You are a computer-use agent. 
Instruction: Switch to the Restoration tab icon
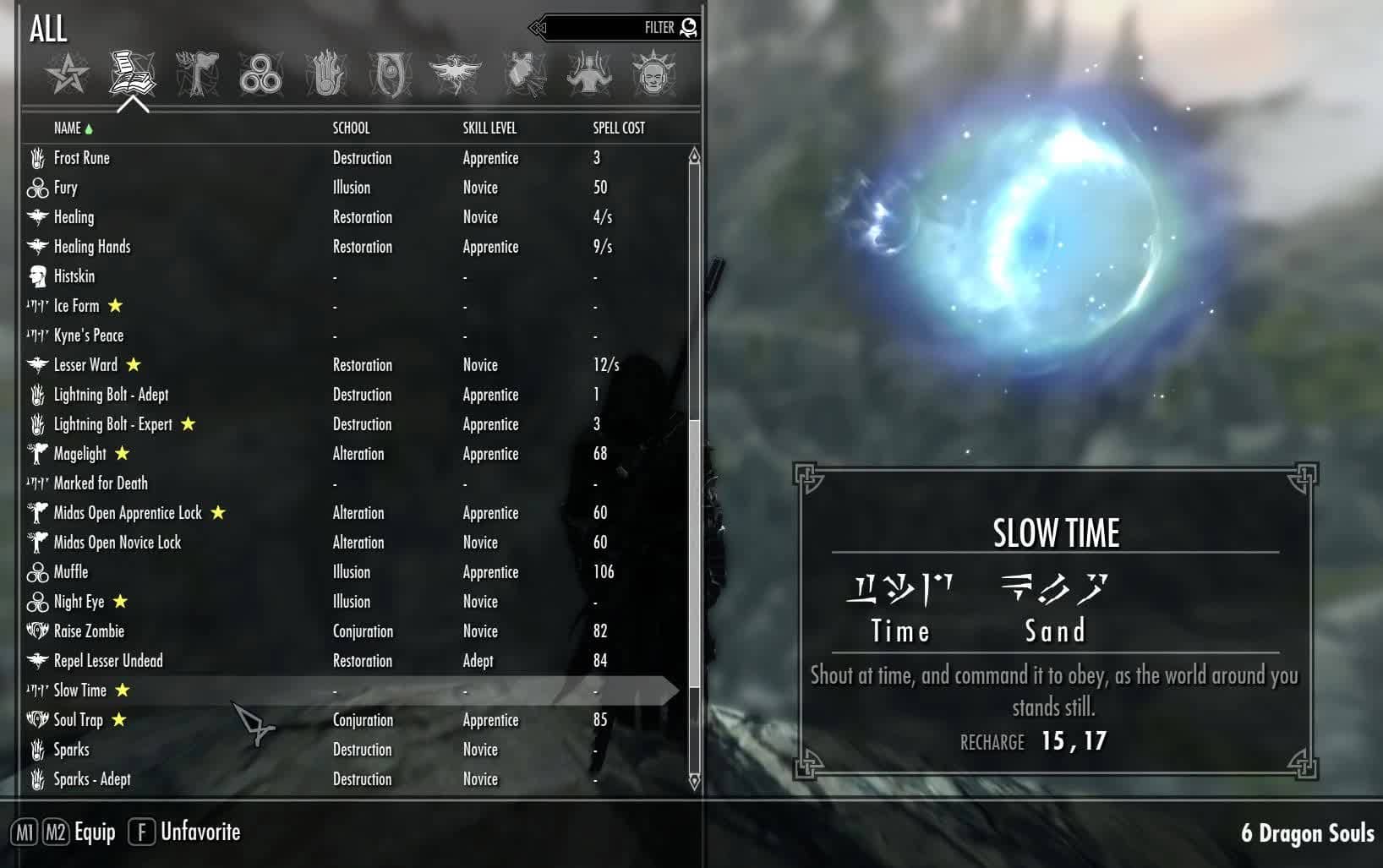(455, 74)
